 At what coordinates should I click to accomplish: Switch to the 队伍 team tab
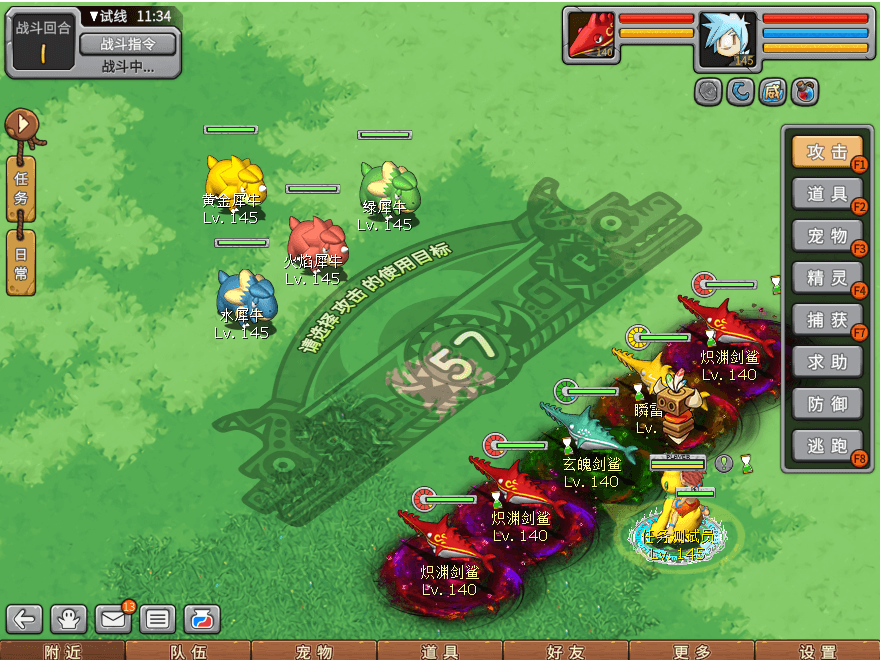tap(188, 651)
